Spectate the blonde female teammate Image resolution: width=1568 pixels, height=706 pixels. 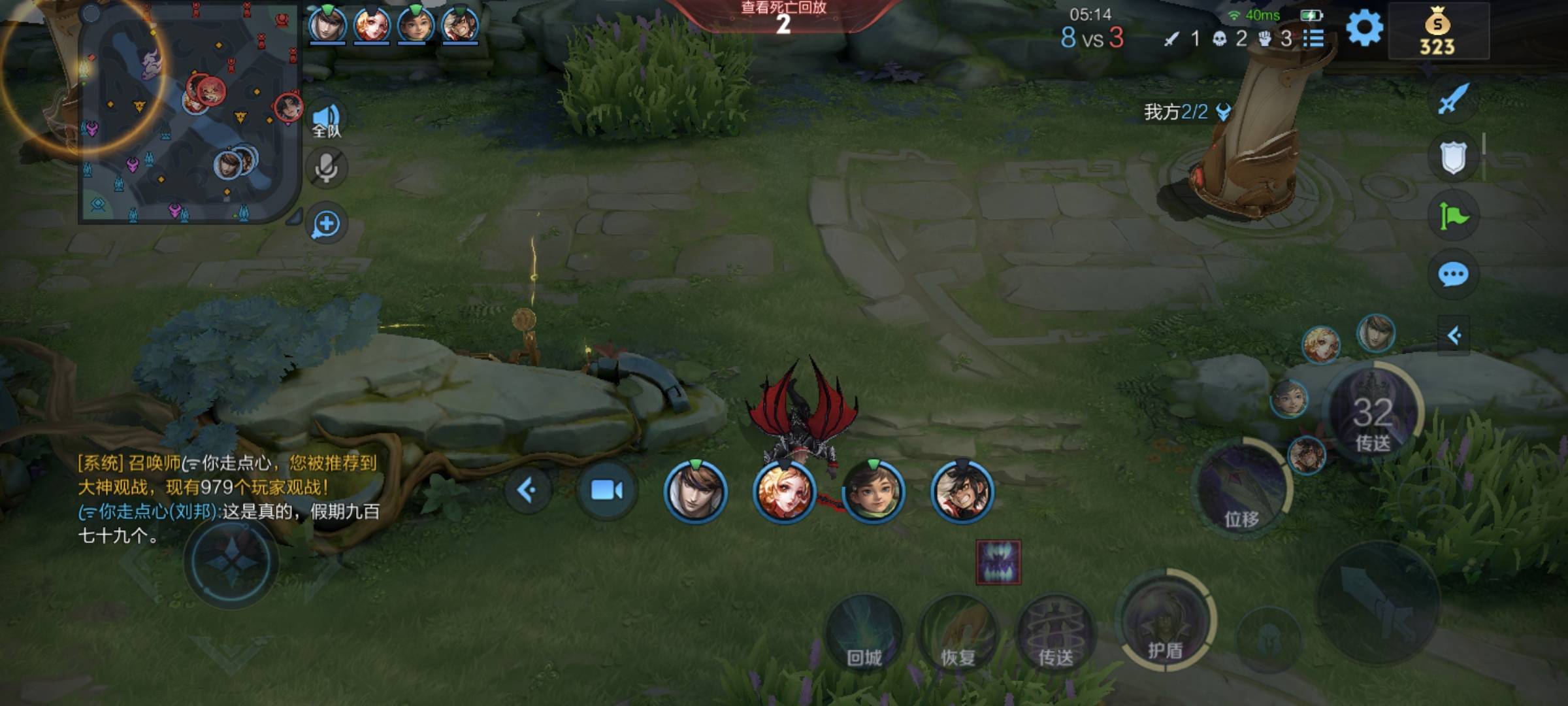784,492
